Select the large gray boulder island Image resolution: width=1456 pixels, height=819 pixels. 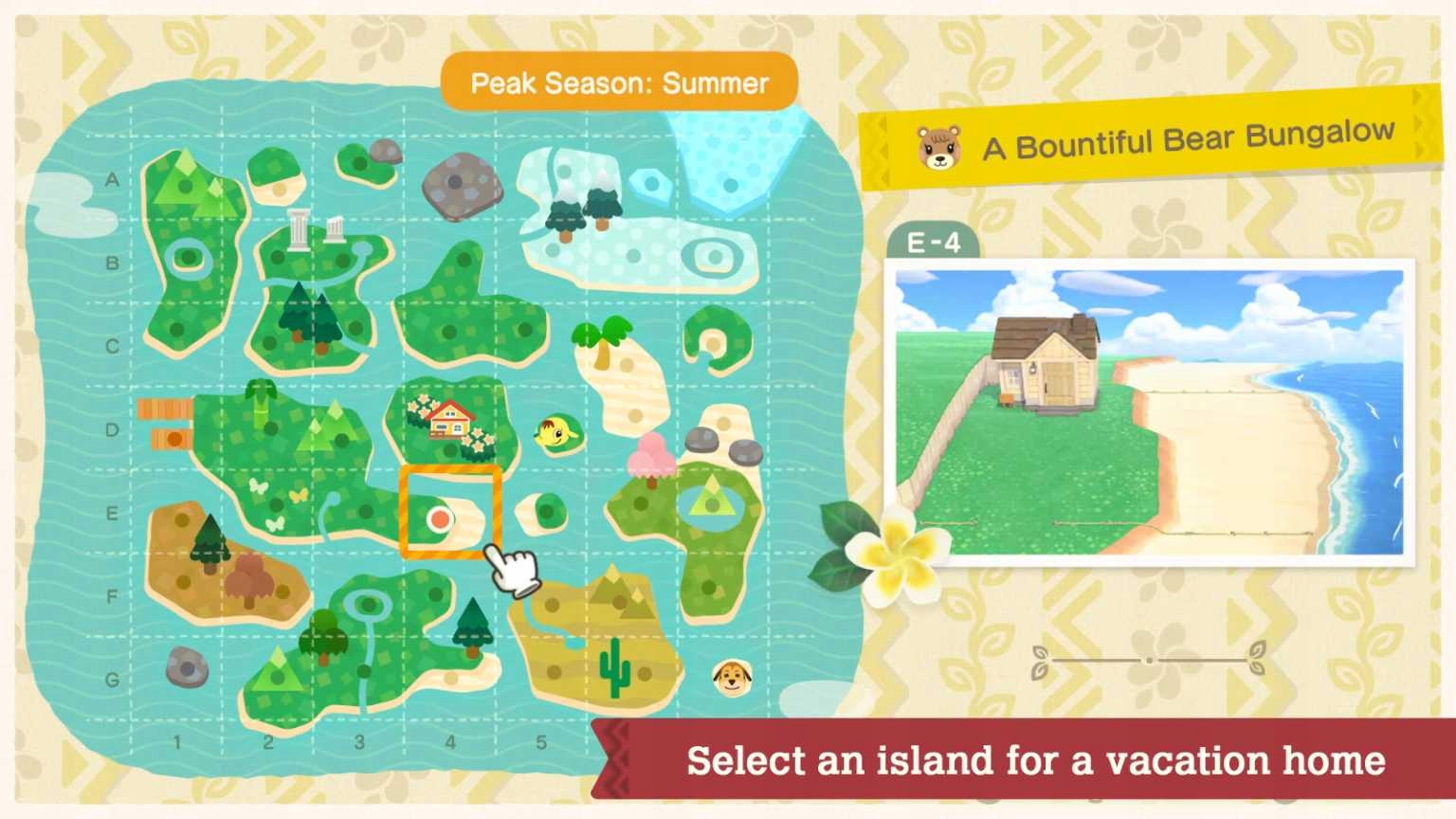click(x=462, y=184)
